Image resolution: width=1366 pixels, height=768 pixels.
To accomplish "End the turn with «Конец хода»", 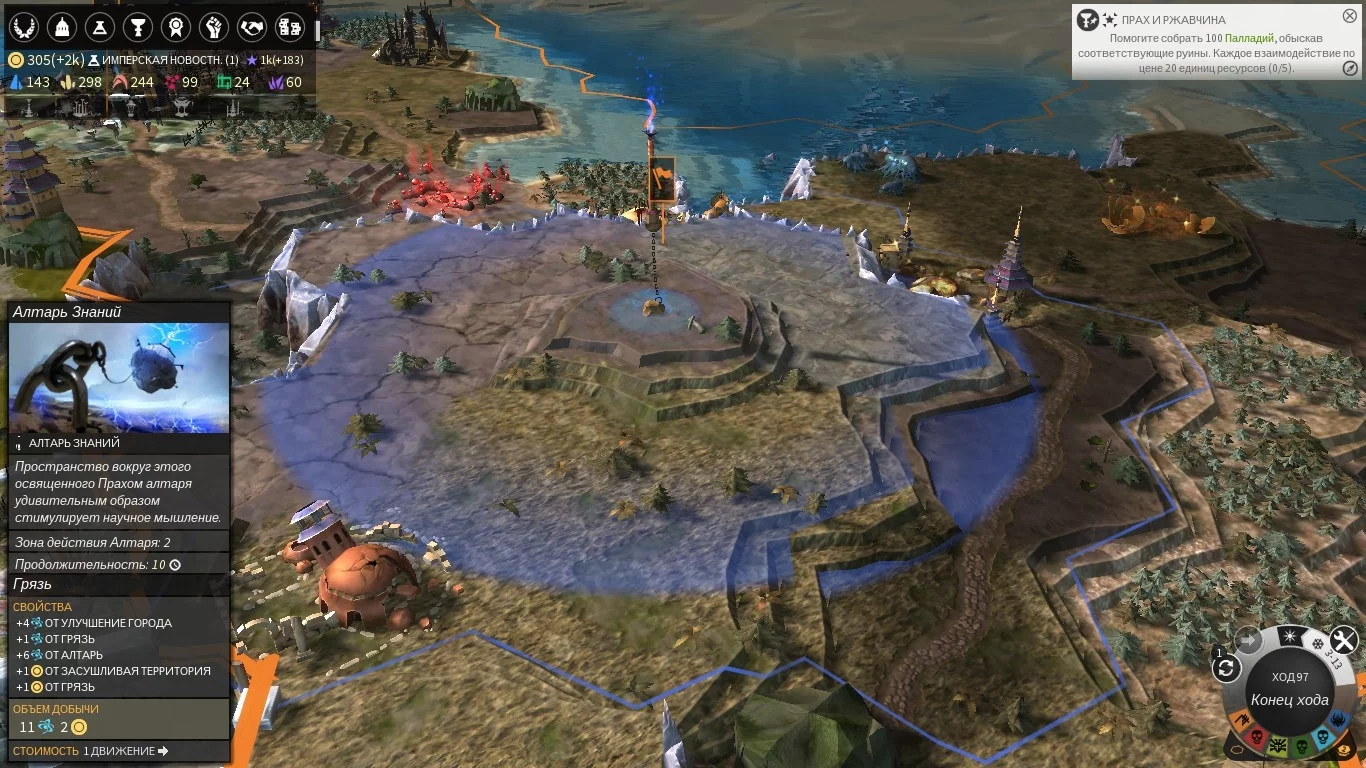I will coord(1289,699).
